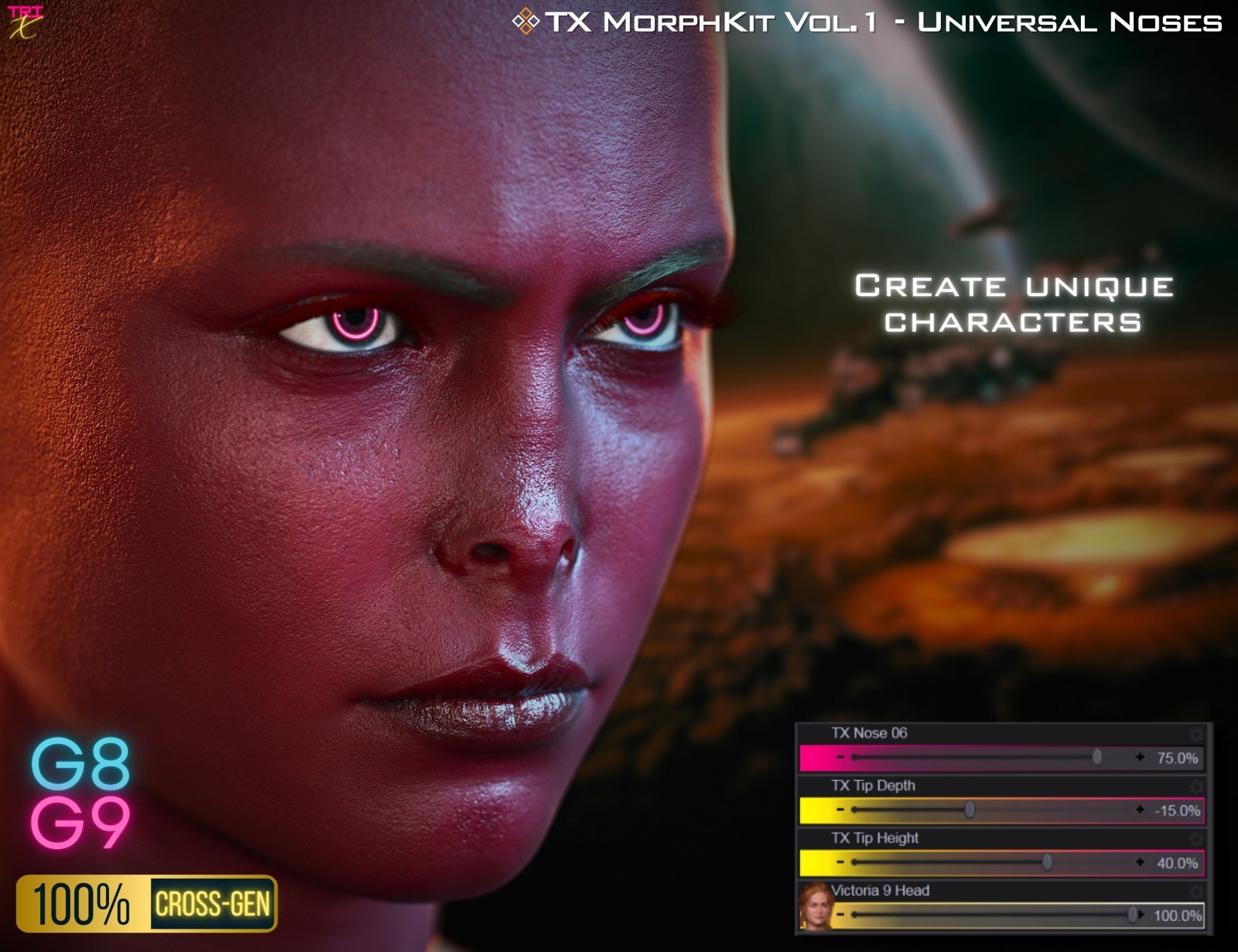
Task: Click the 75.0% value field of TX Nose 06
Action: 1178,756
